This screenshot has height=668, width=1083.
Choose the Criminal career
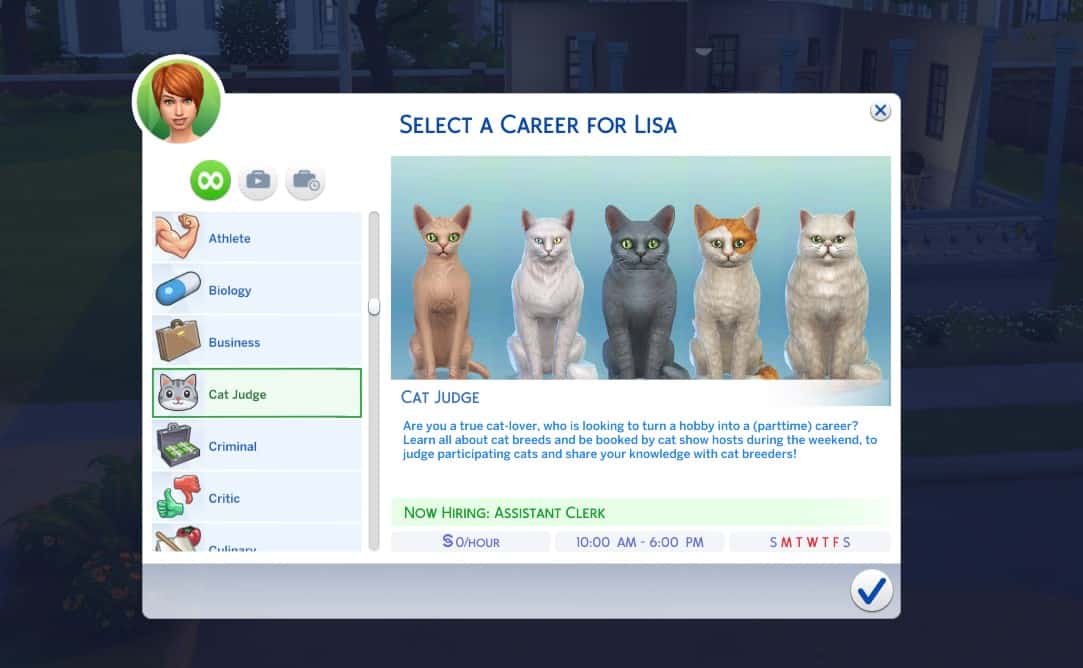[256, 446]
